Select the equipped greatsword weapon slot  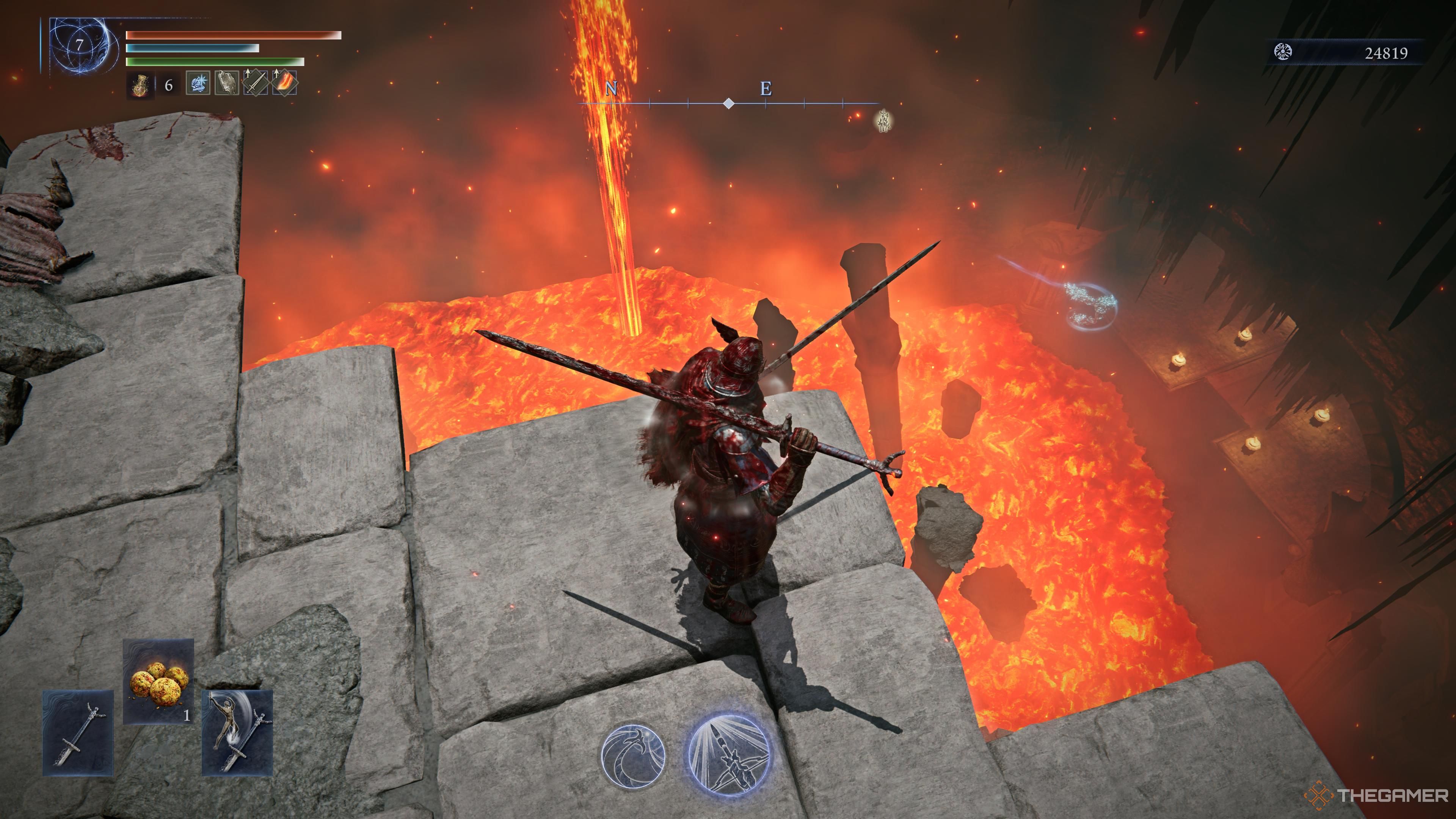(78, 733)
